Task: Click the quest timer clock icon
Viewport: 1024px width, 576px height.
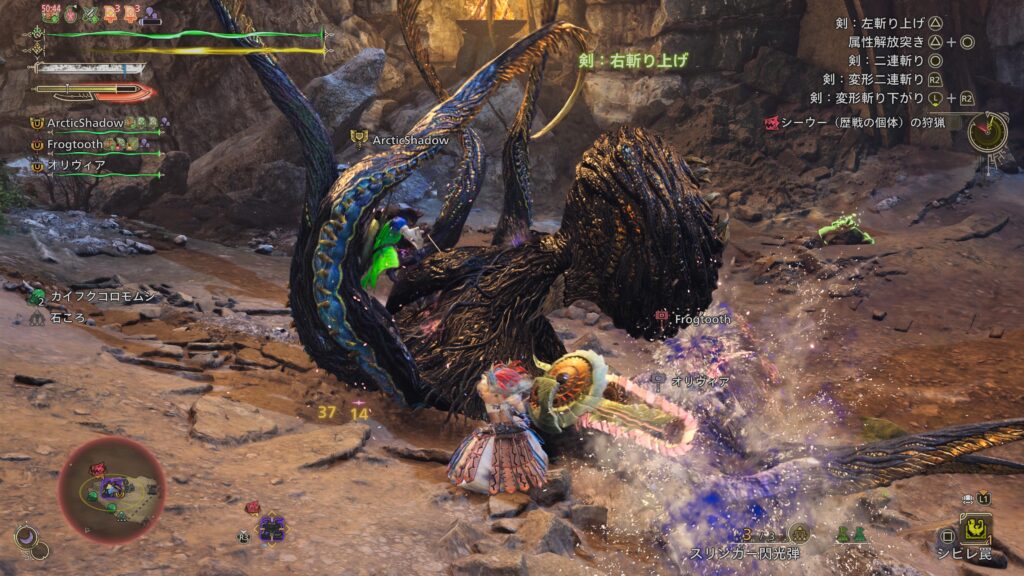Action: click(987, 131)
